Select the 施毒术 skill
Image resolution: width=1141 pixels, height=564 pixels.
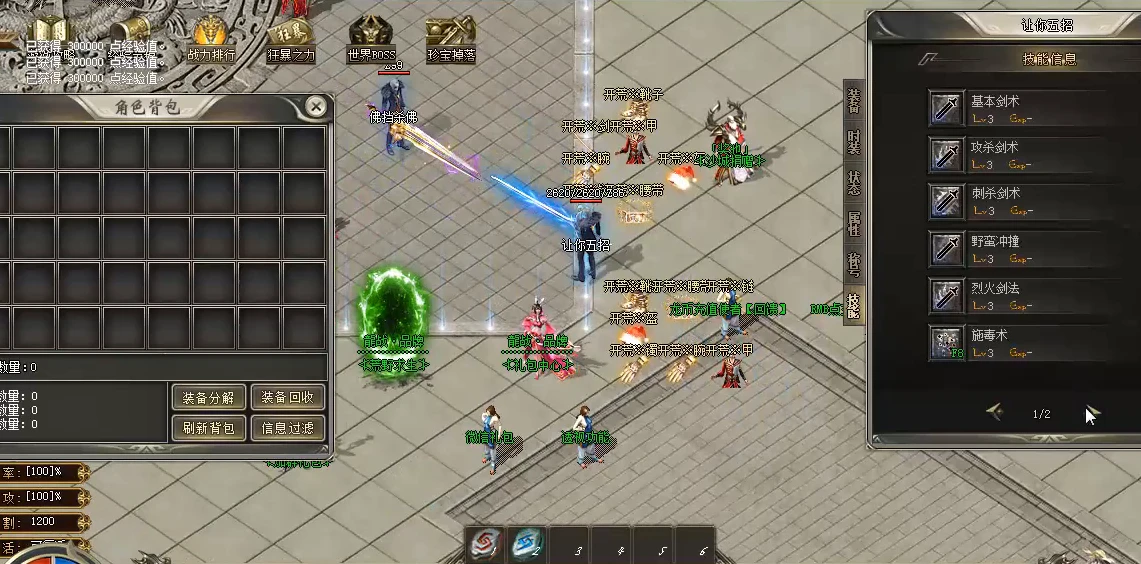(x=946, y=343)
